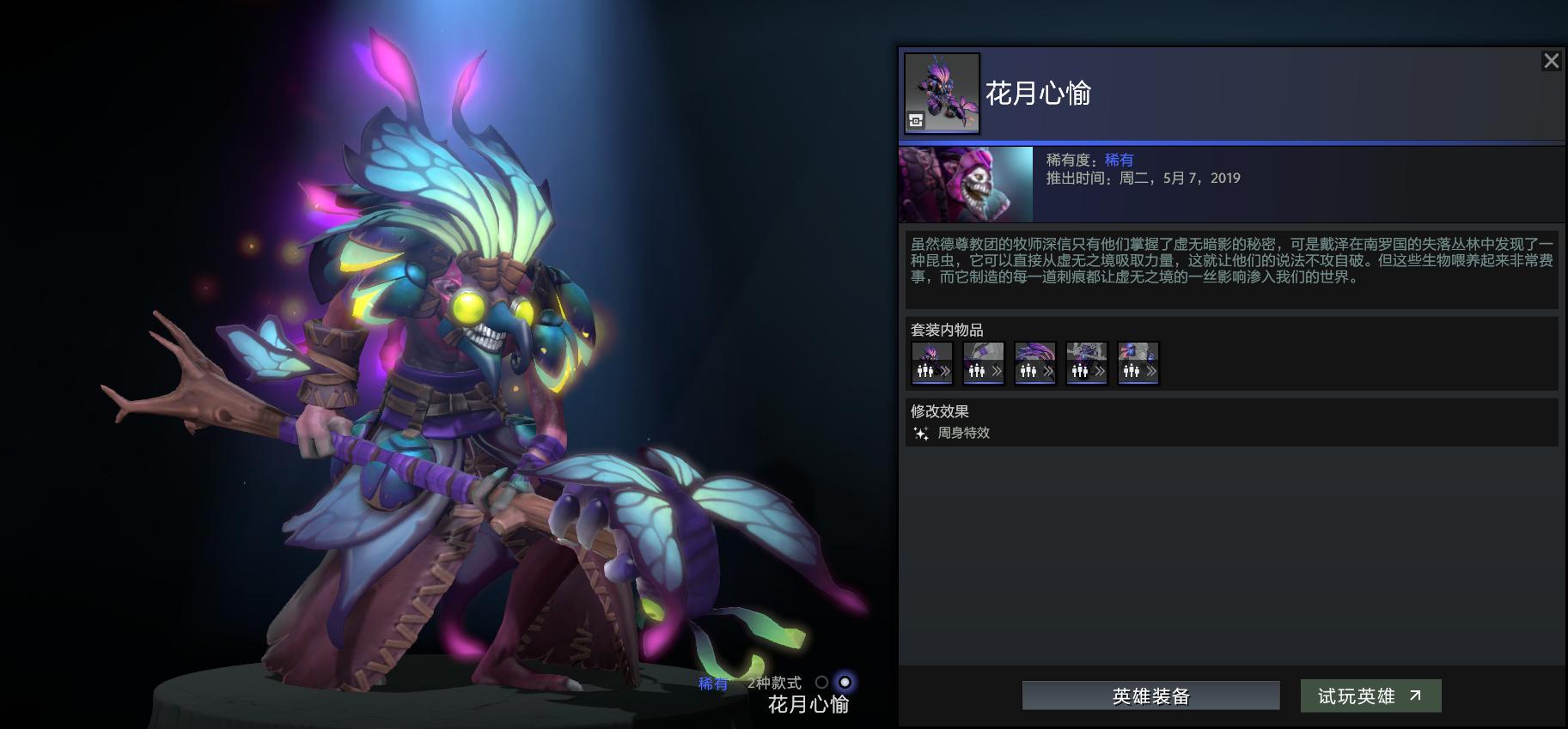Select the first style radio button
Screen dimensions: 1568x729
(x=823, y=683)
